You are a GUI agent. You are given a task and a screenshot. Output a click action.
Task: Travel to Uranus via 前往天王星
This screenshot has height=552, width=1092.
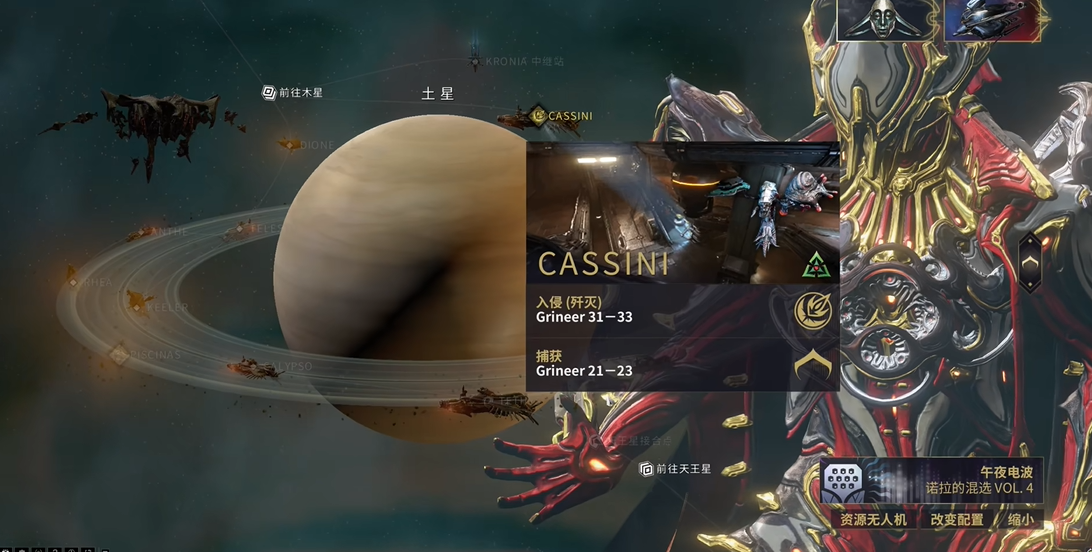coord(676,468)
